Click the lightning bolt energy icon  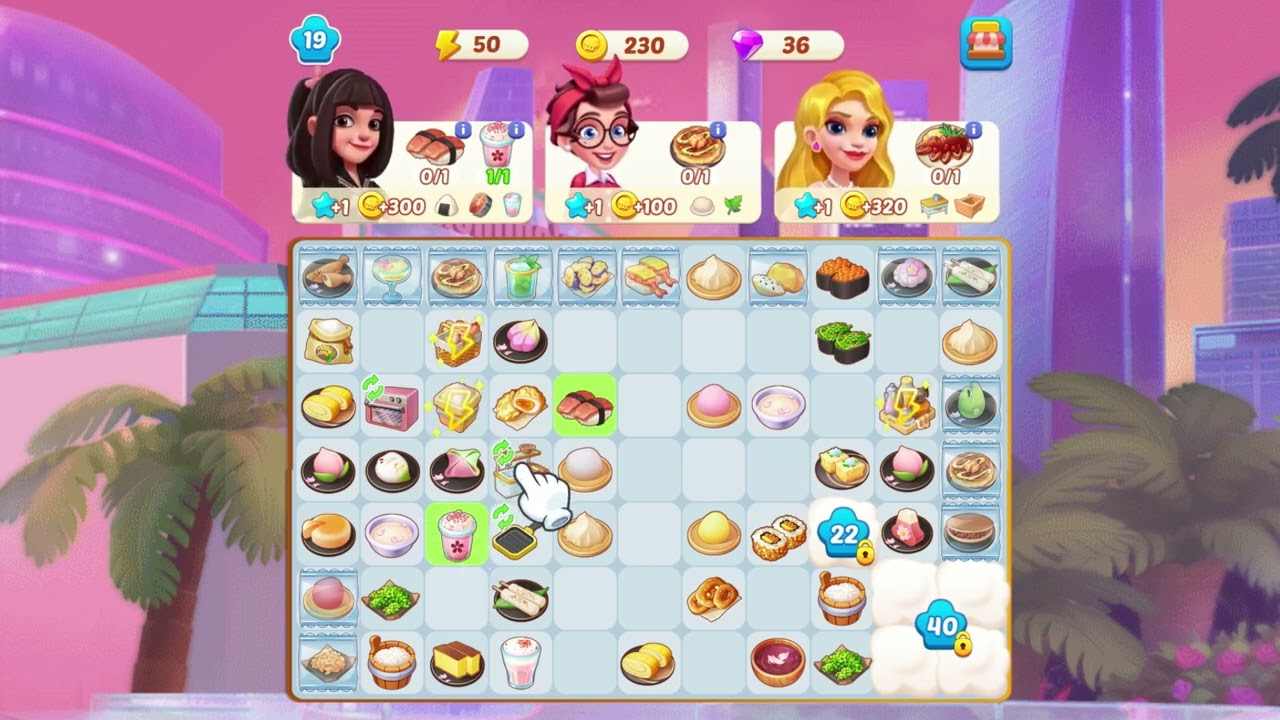click(447, 44)
